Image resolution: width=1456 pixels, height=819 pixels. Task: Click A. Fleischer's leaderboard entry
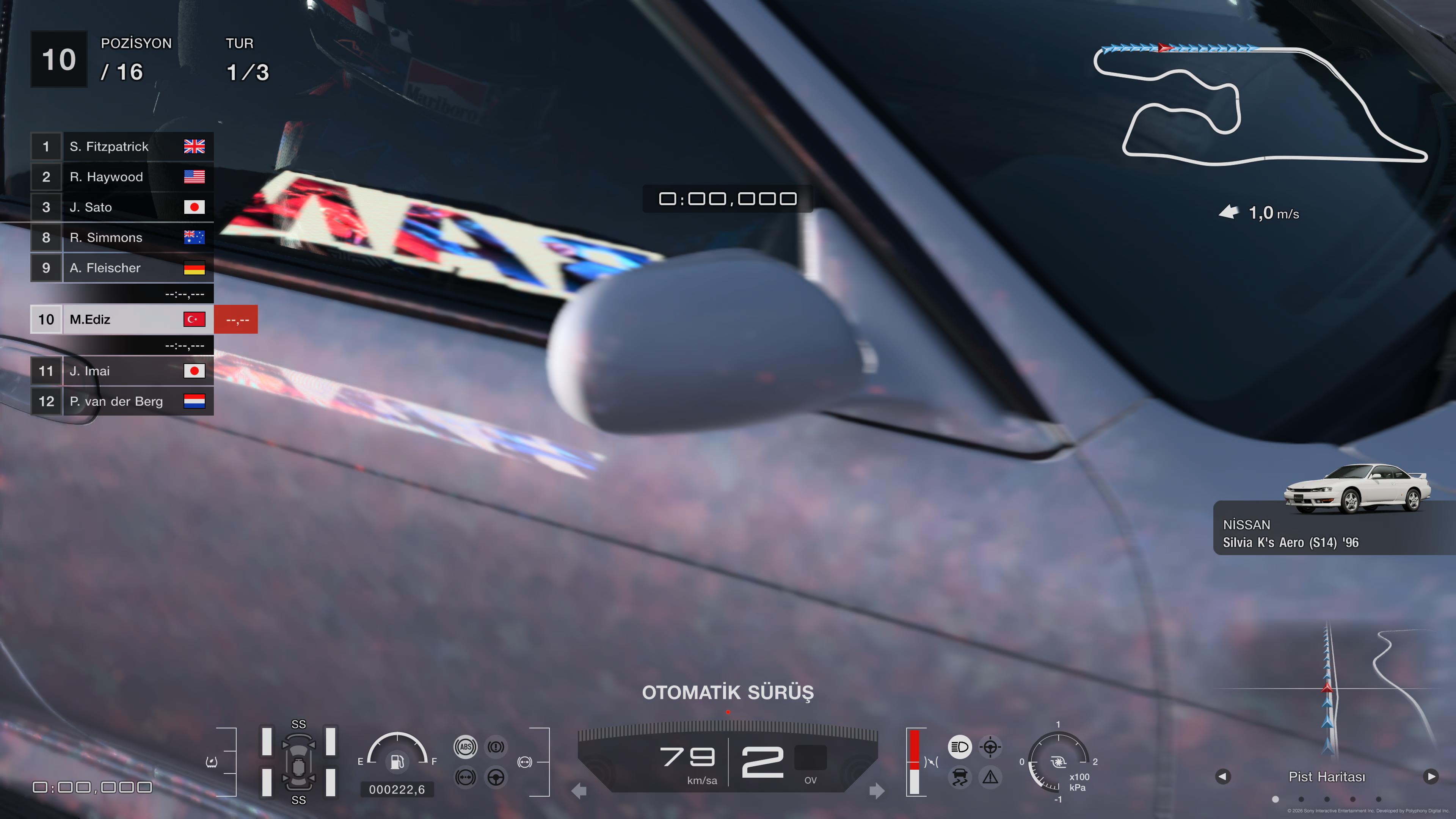click(x=121, y=268)
